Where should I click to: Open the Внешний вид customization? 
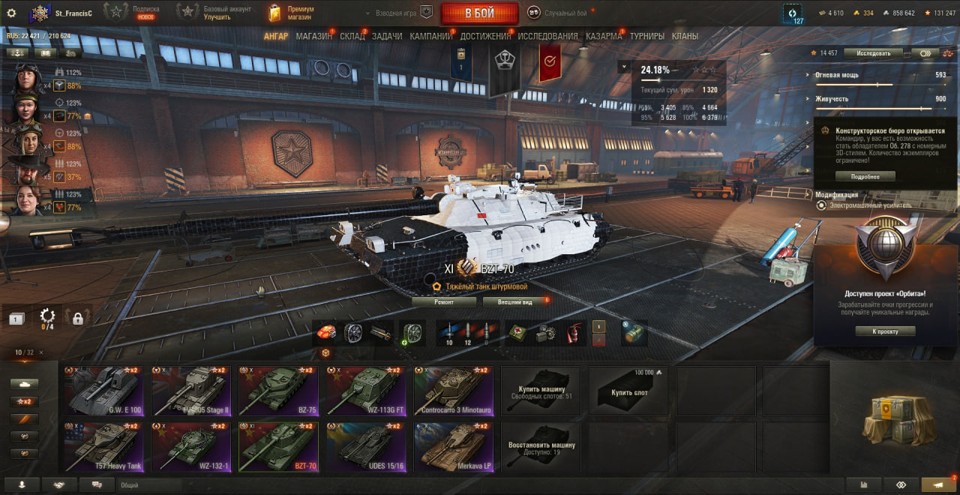(515, 300)
